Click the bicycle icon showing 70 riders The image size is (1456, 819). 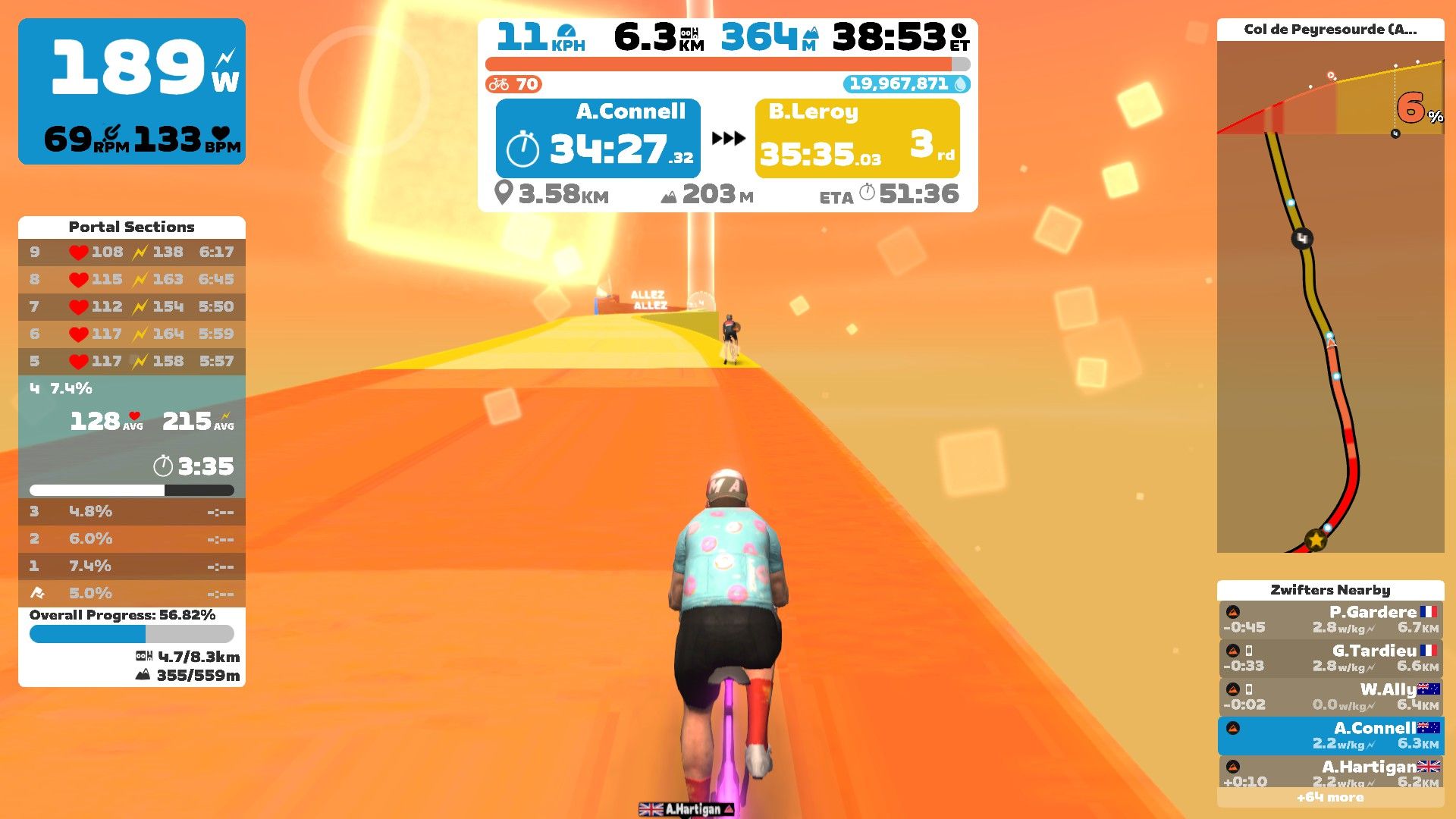(499, 84)
